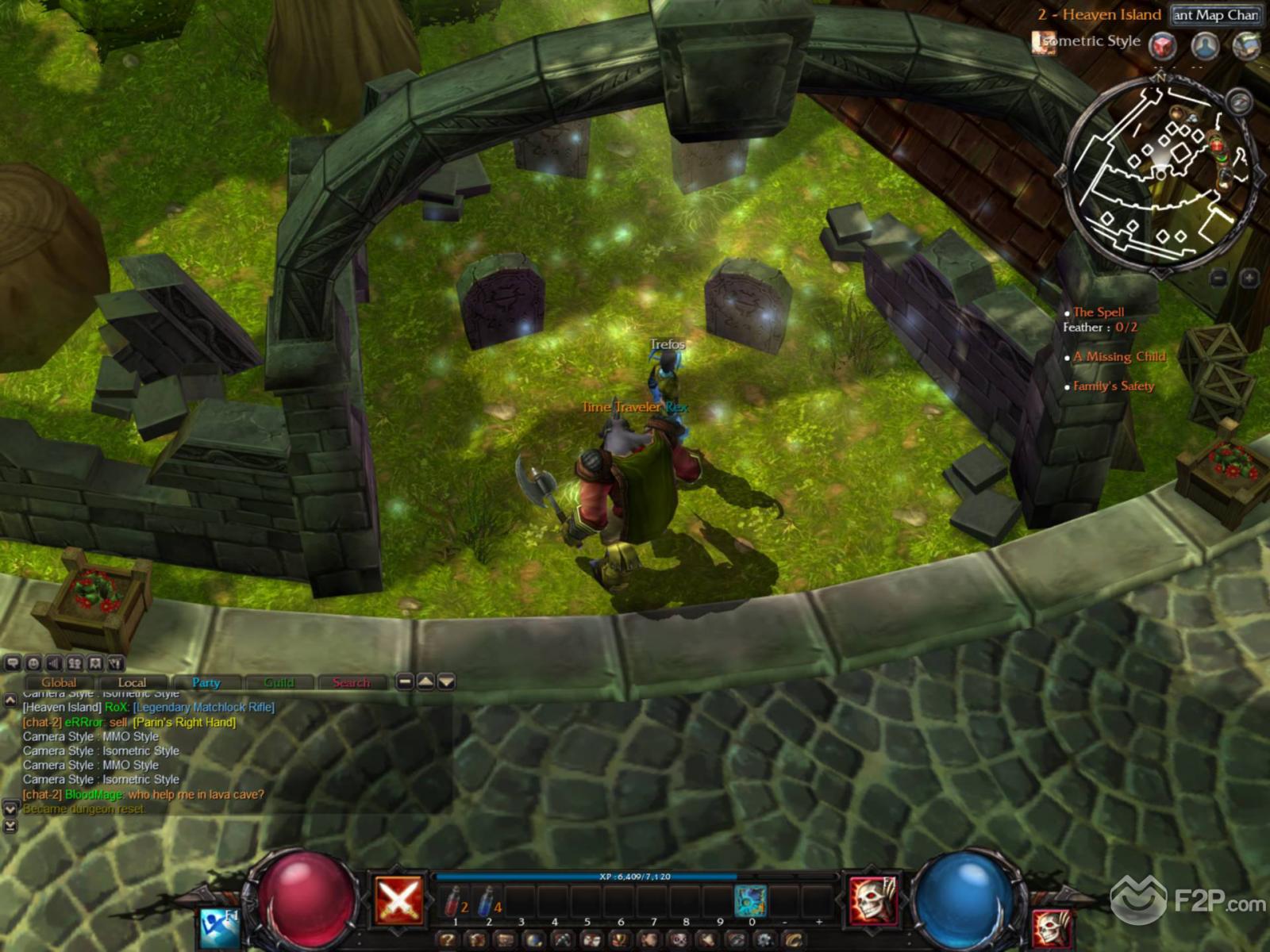The width and height of the screenshot is (1270, 952).
Task: Select the A Missing Child quest entry
Action: (x=1119, y=357)
